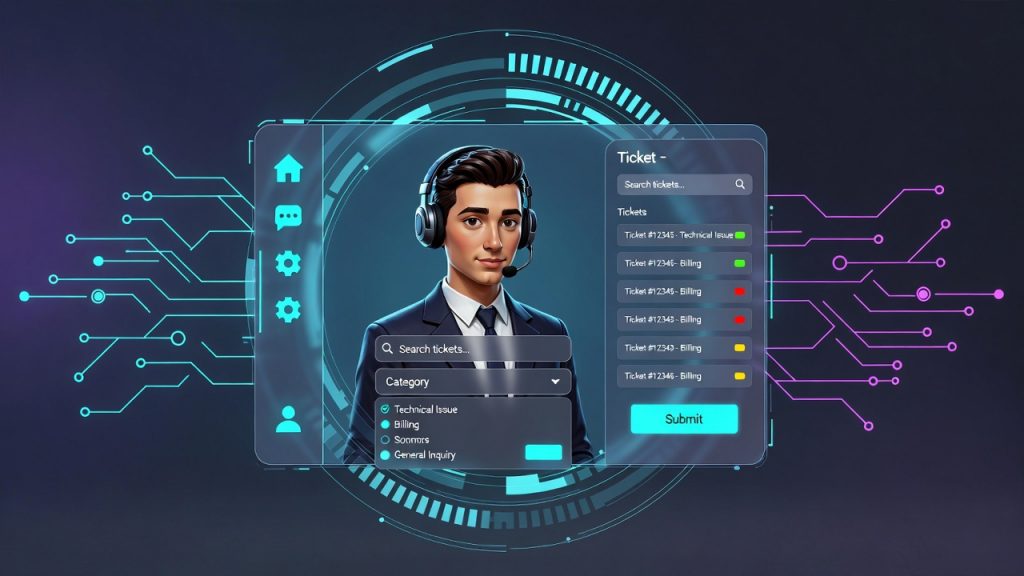
Task: Open the chat speech-bubble icon
Action: tap(288, 217)
